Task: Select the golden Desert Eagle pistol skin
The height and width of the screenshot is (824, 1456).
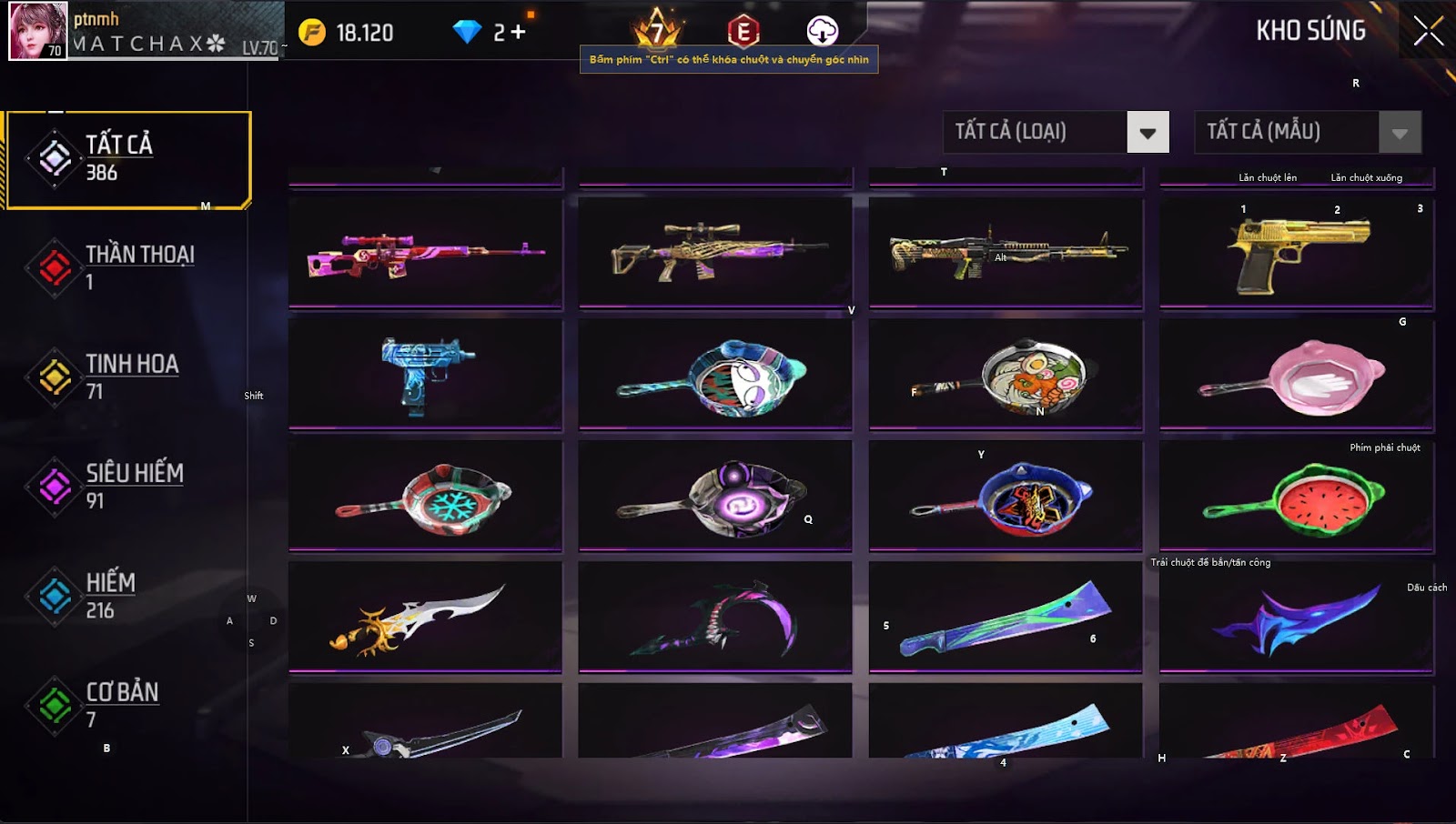Action: tap(1297, 253)
